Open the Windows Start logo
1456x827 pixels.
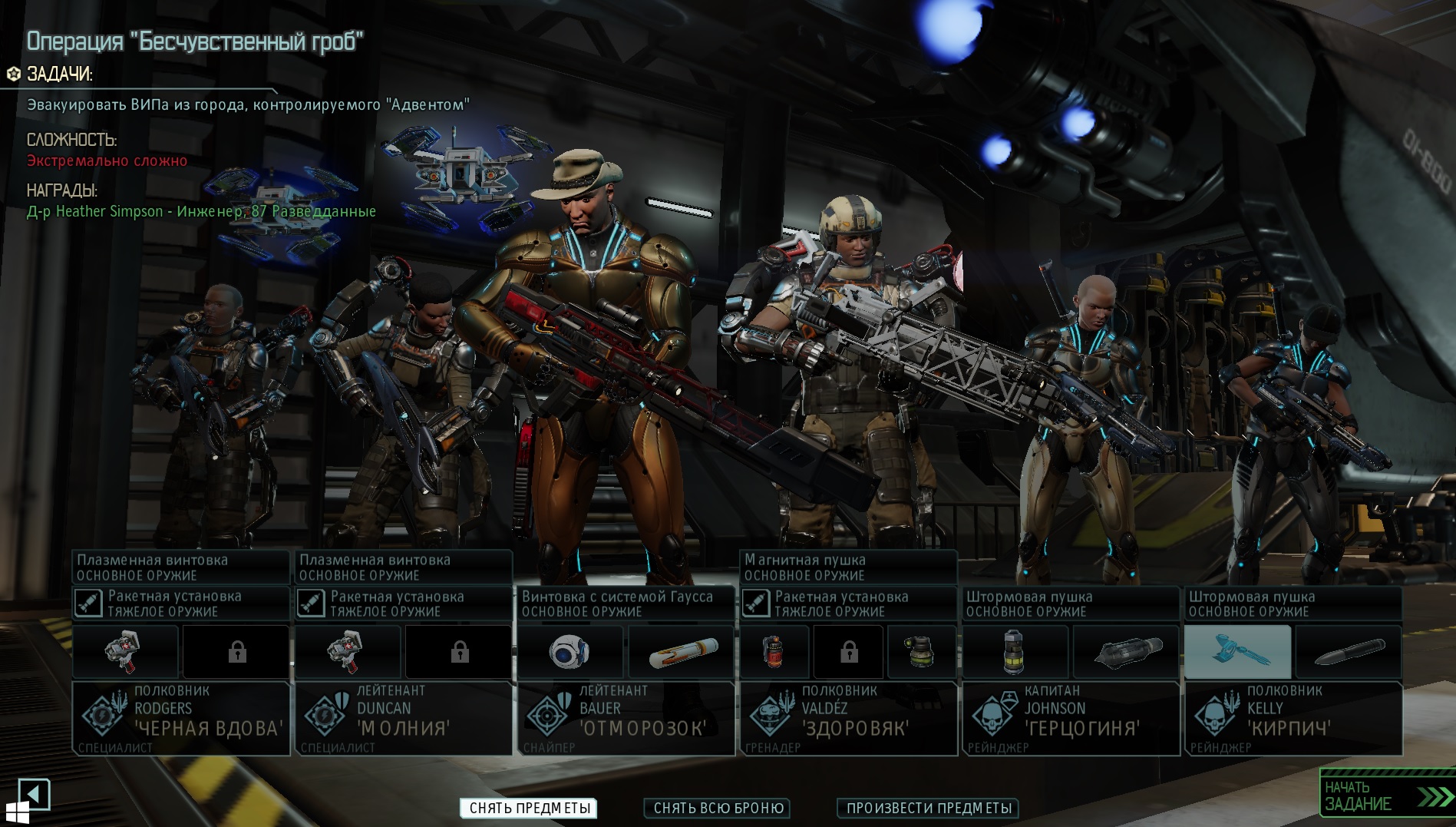(17, 812)
